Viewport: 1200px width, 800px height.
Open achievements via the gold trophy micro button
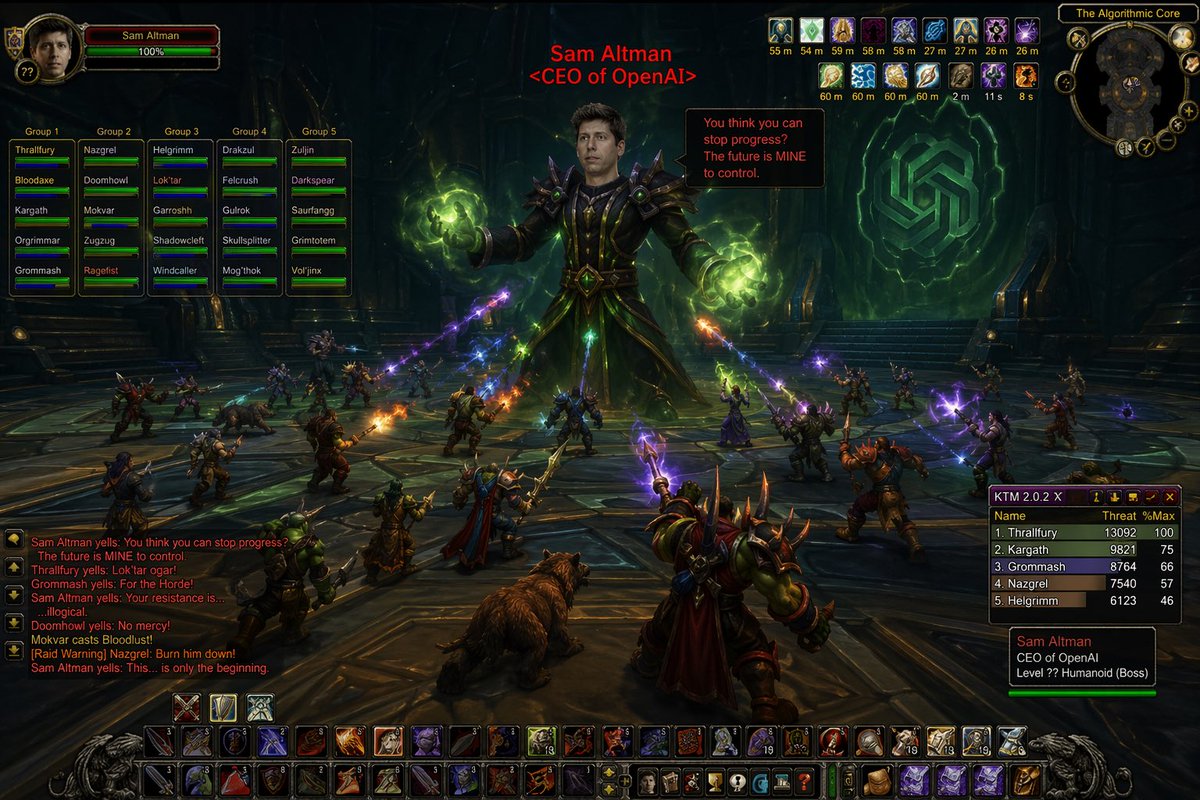pos(715,781)
